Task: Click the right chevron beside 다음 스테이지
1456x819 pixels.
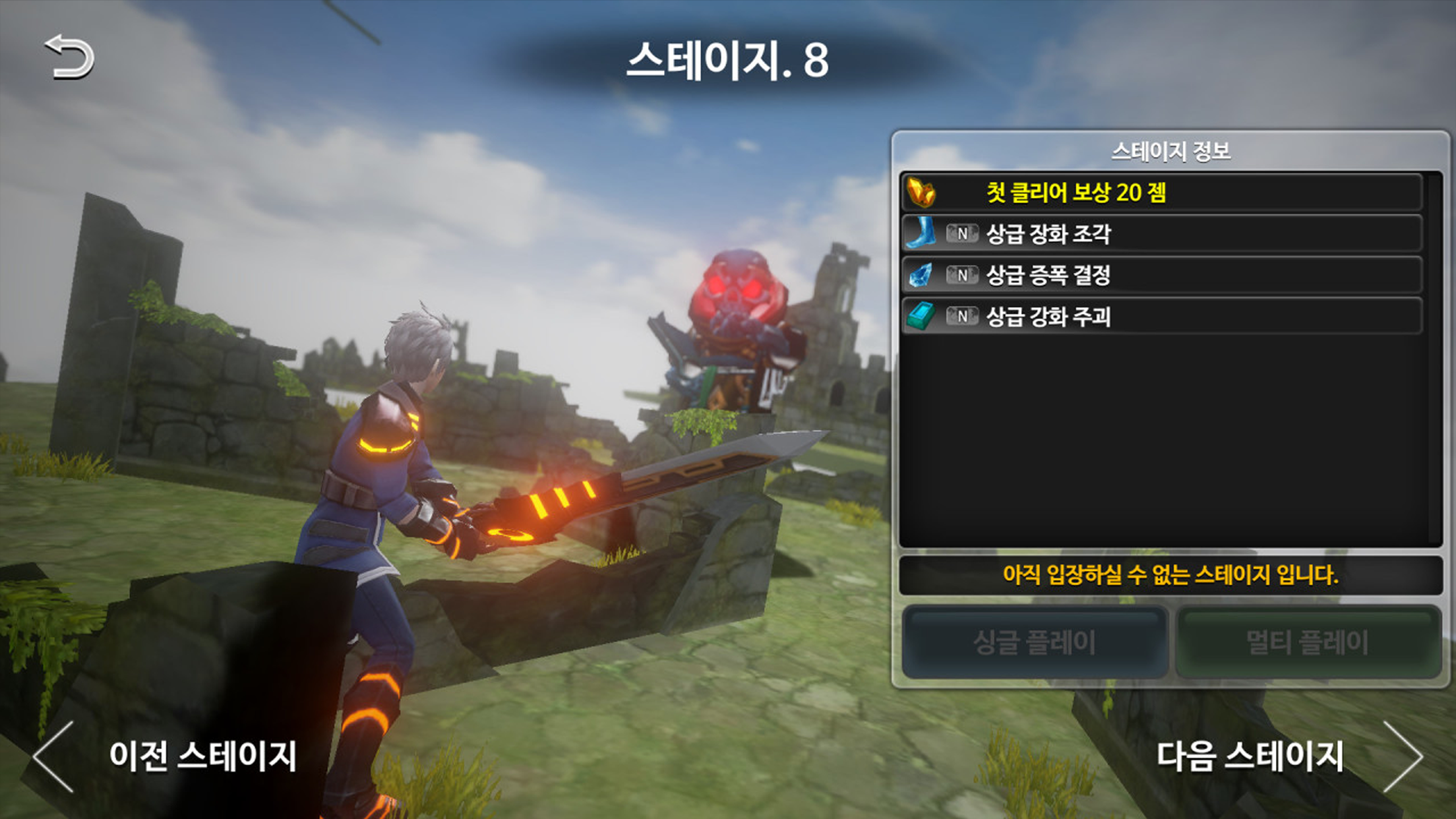Action: (x=1405, y=757)
